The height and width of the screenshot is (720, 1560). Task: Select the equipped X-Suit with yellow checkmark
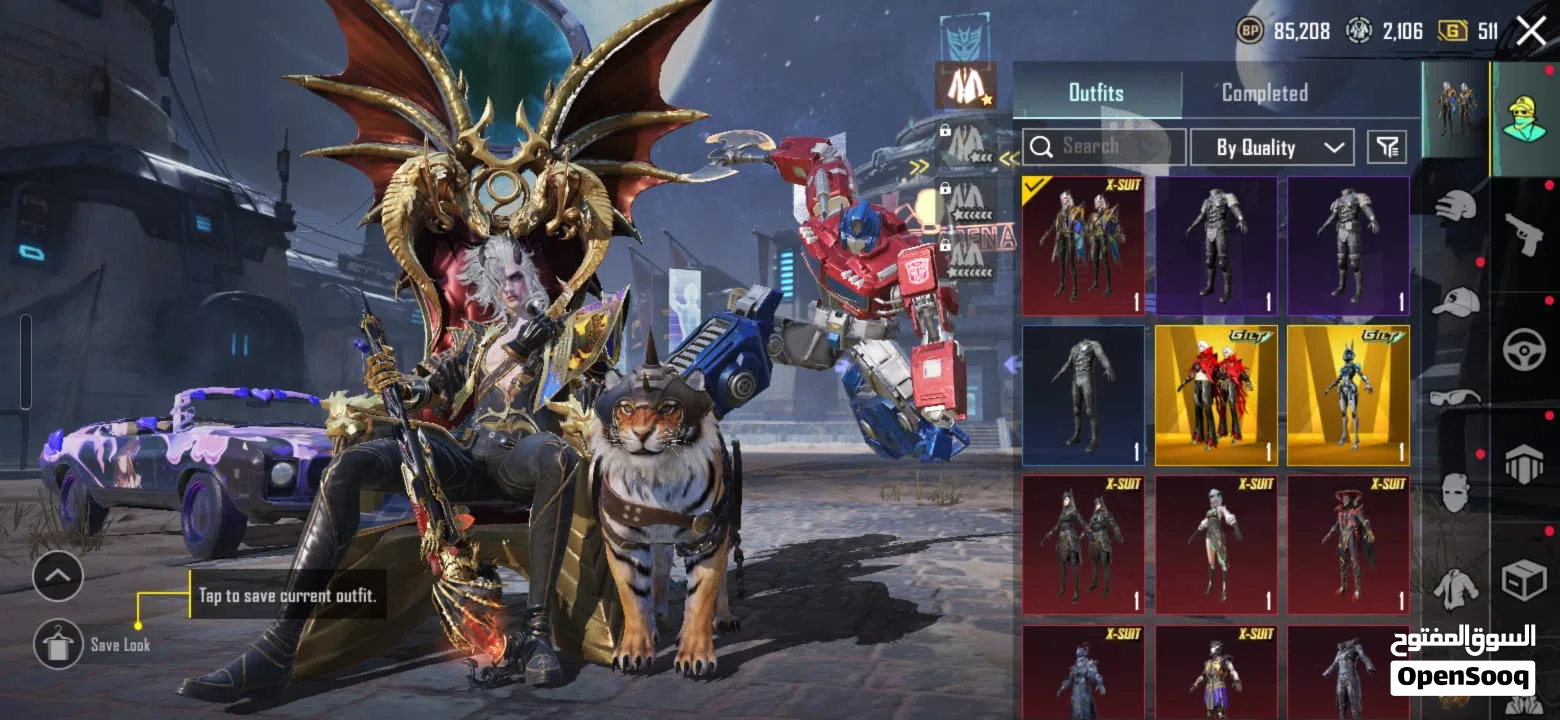pyautogui.click(x=1083, y=246)
